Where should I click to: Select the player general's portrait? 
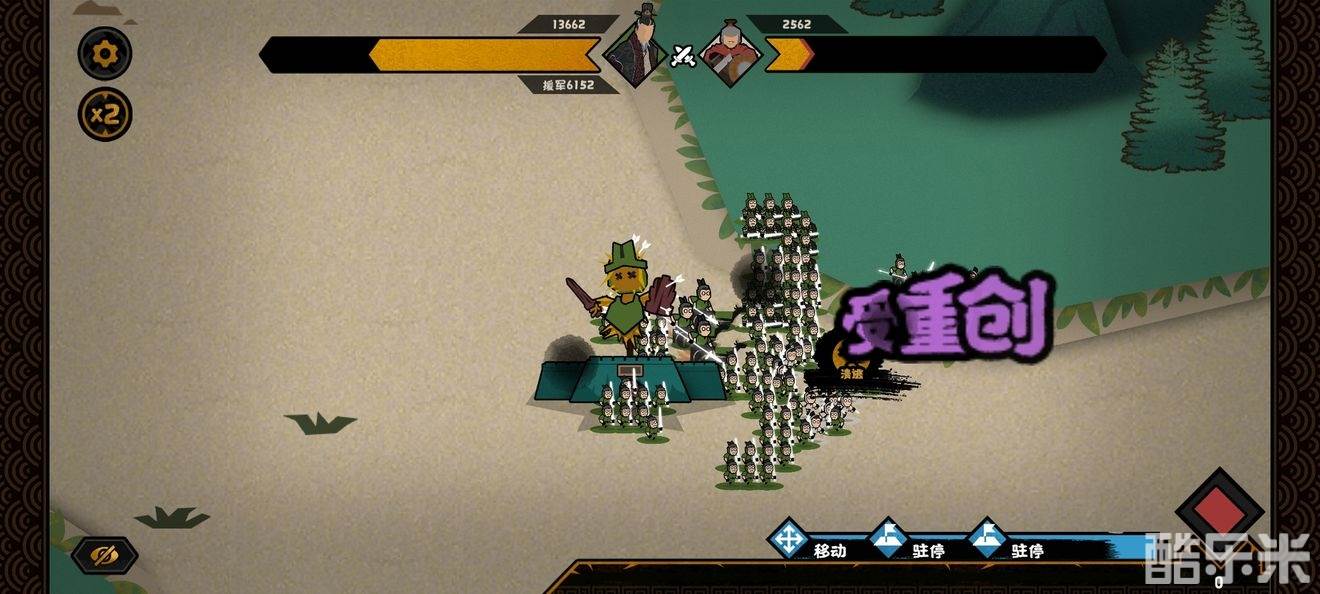click(636, 48)
